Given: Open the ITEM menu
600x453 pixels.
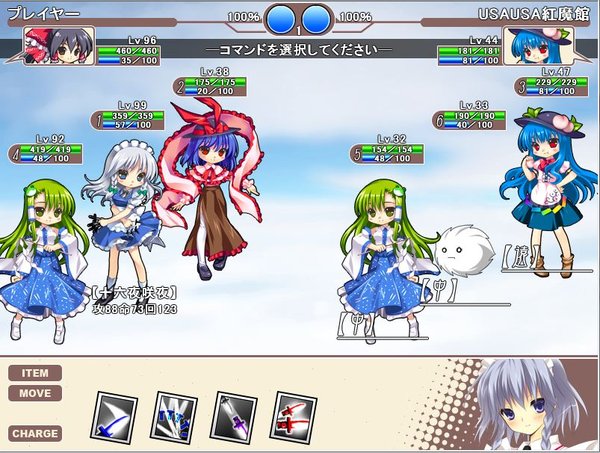Looking at the screenshot, I should pos(35,373).
